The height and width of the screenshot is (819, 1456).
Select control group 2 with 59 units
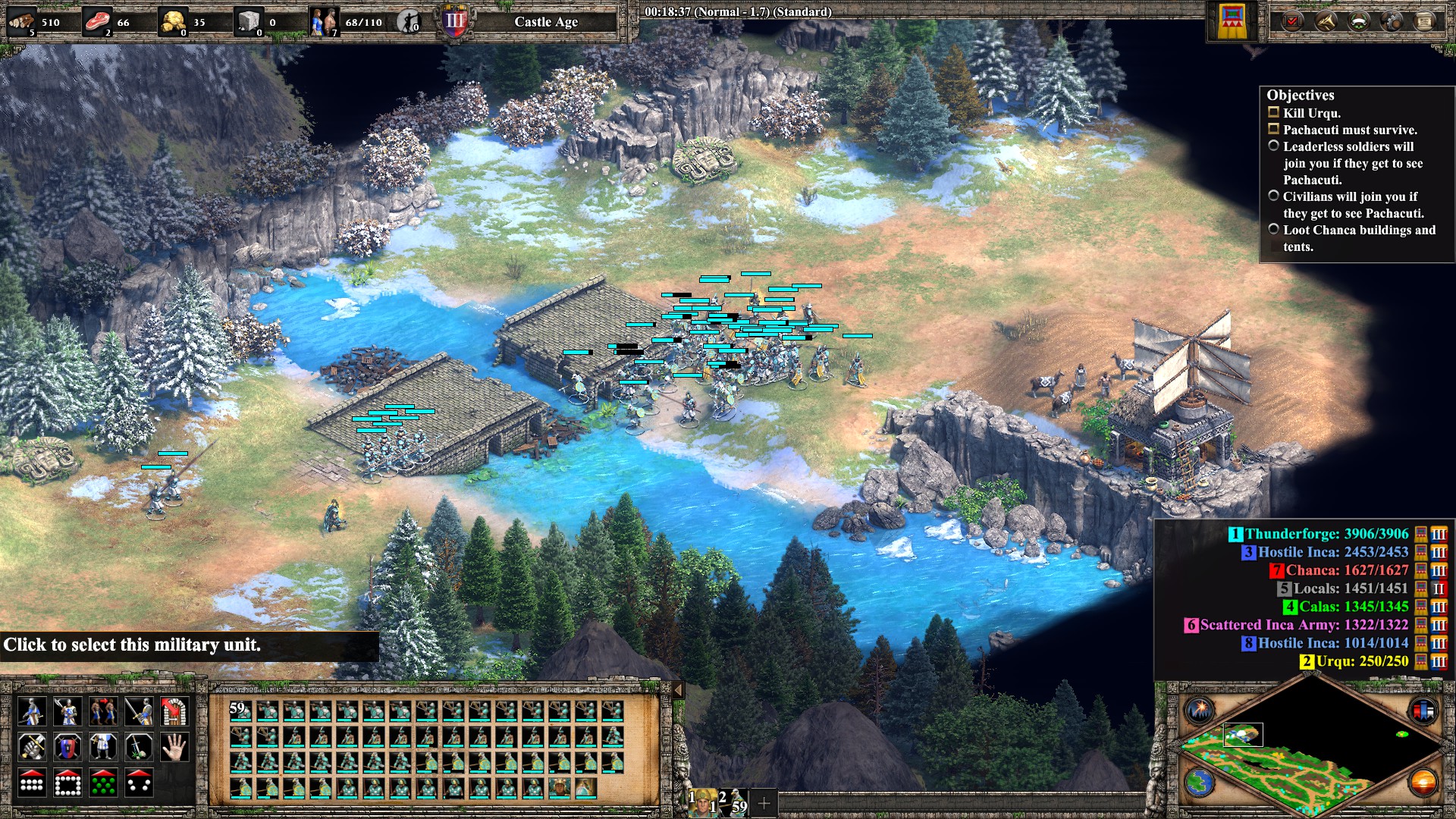733,802
